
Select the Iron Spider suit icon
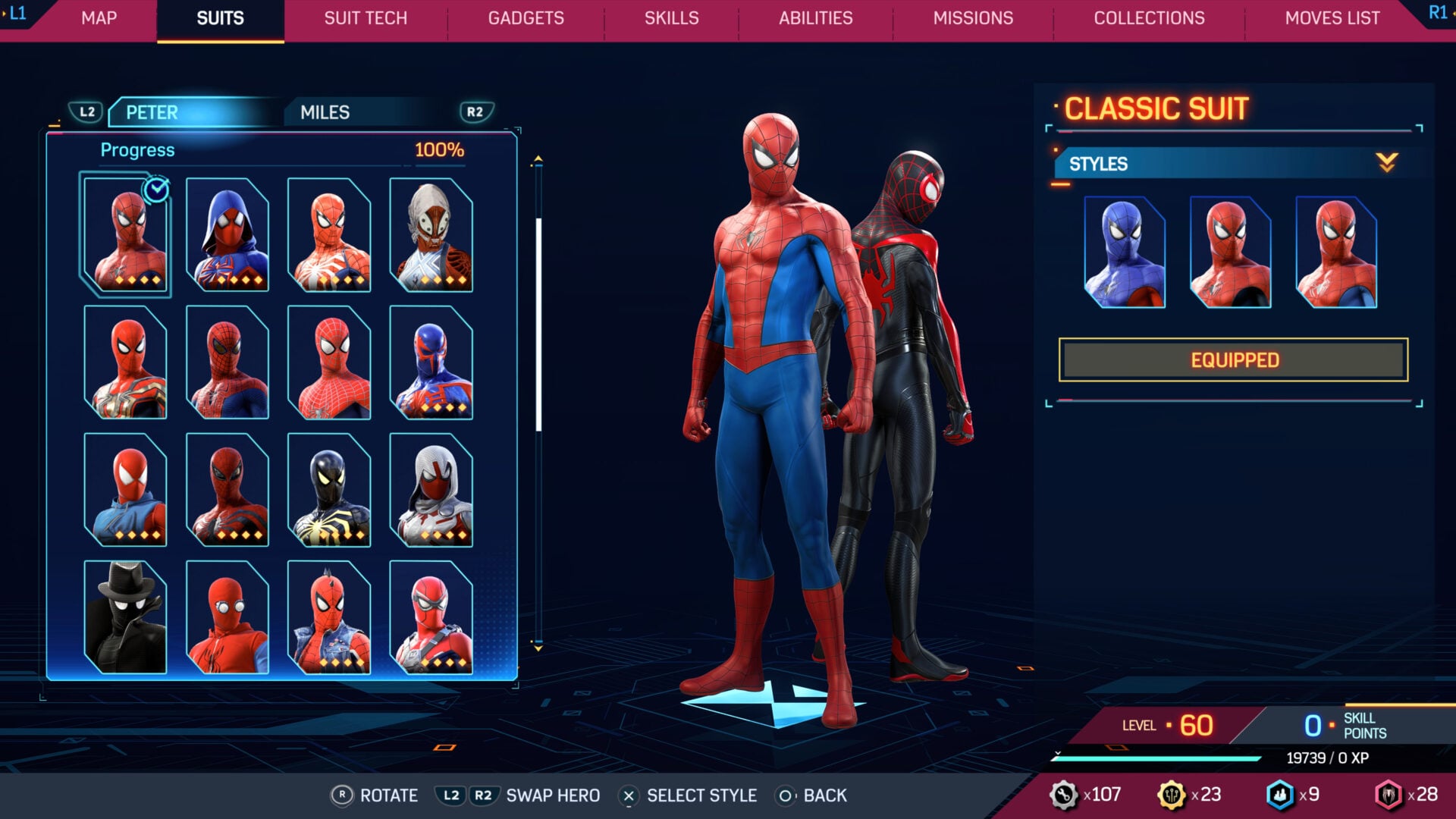(127, 364)
